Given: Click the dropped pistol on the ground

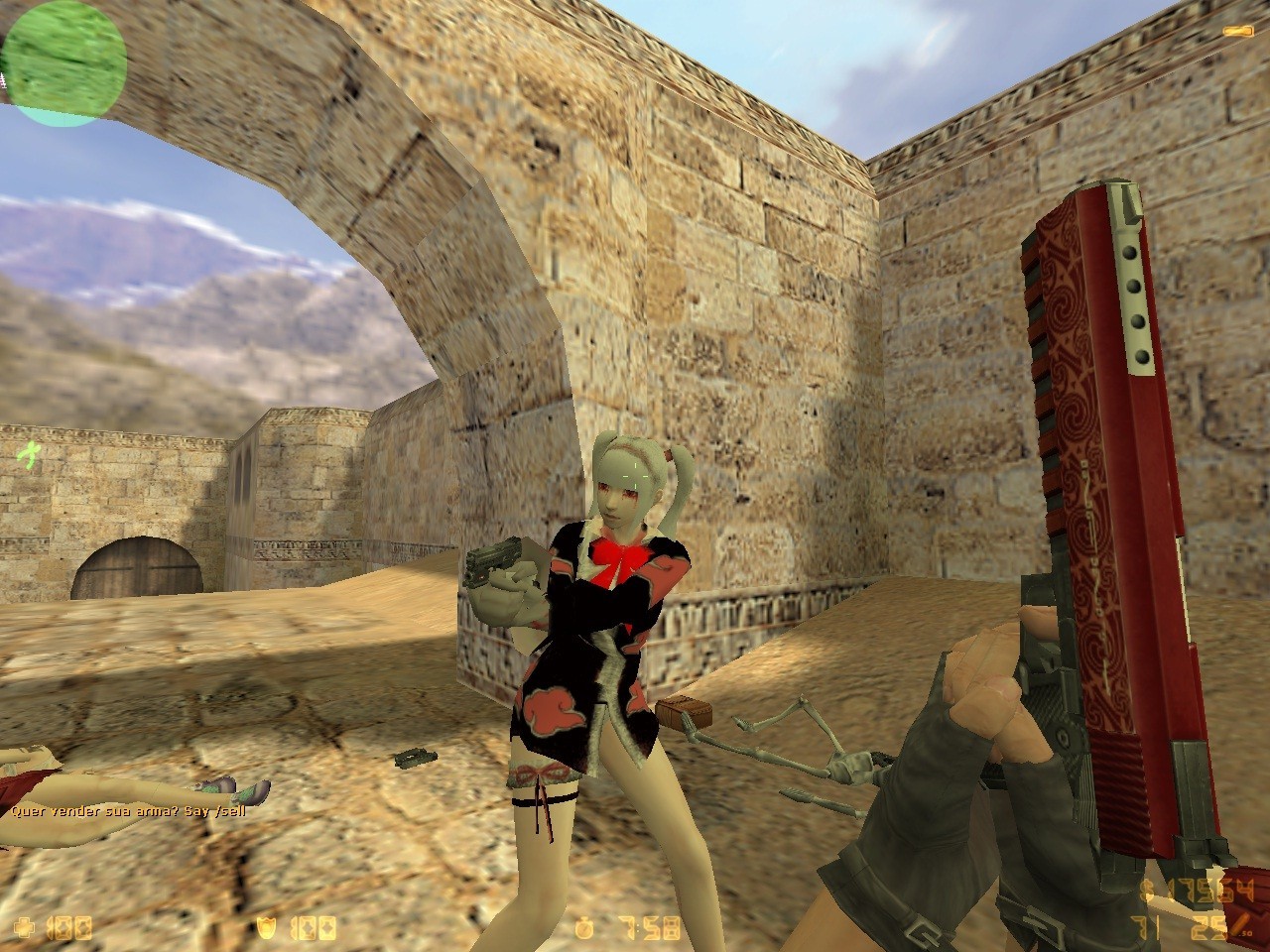Looking at the screenshot, I should pyautogui.click(x=415, y=757).
